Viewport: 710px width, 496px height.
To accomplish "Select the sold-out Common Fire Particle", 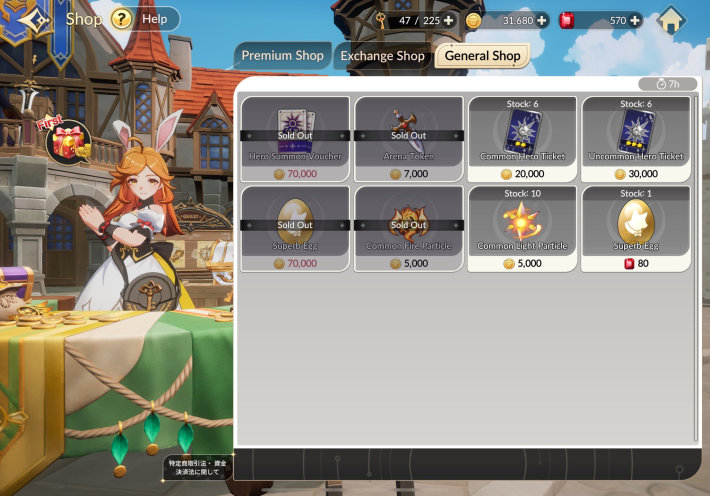I will point(408,229).
